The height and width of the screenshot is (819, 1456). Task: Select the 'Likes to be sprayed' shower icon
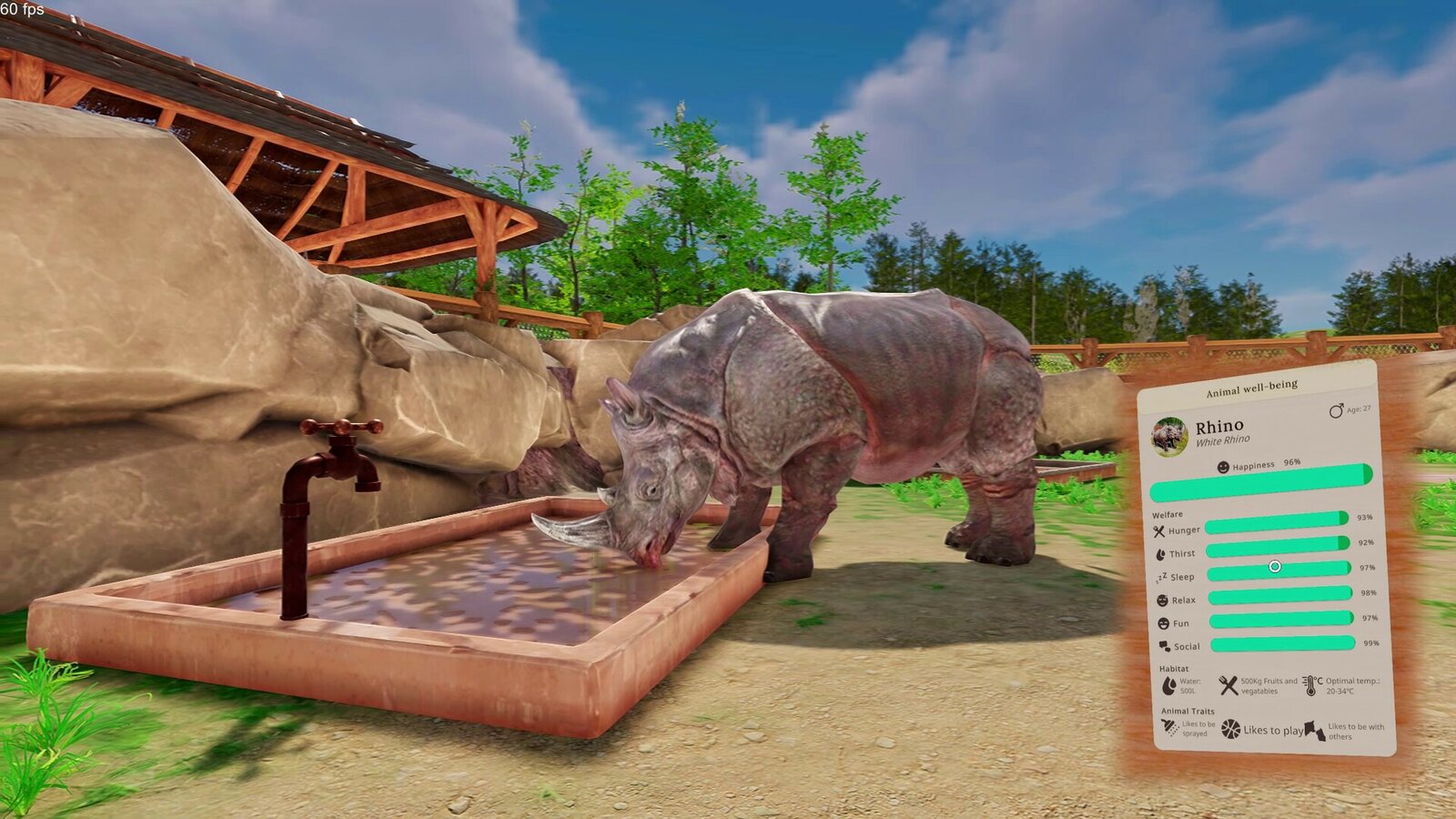pyautogui.click(x=1168, y=727)
